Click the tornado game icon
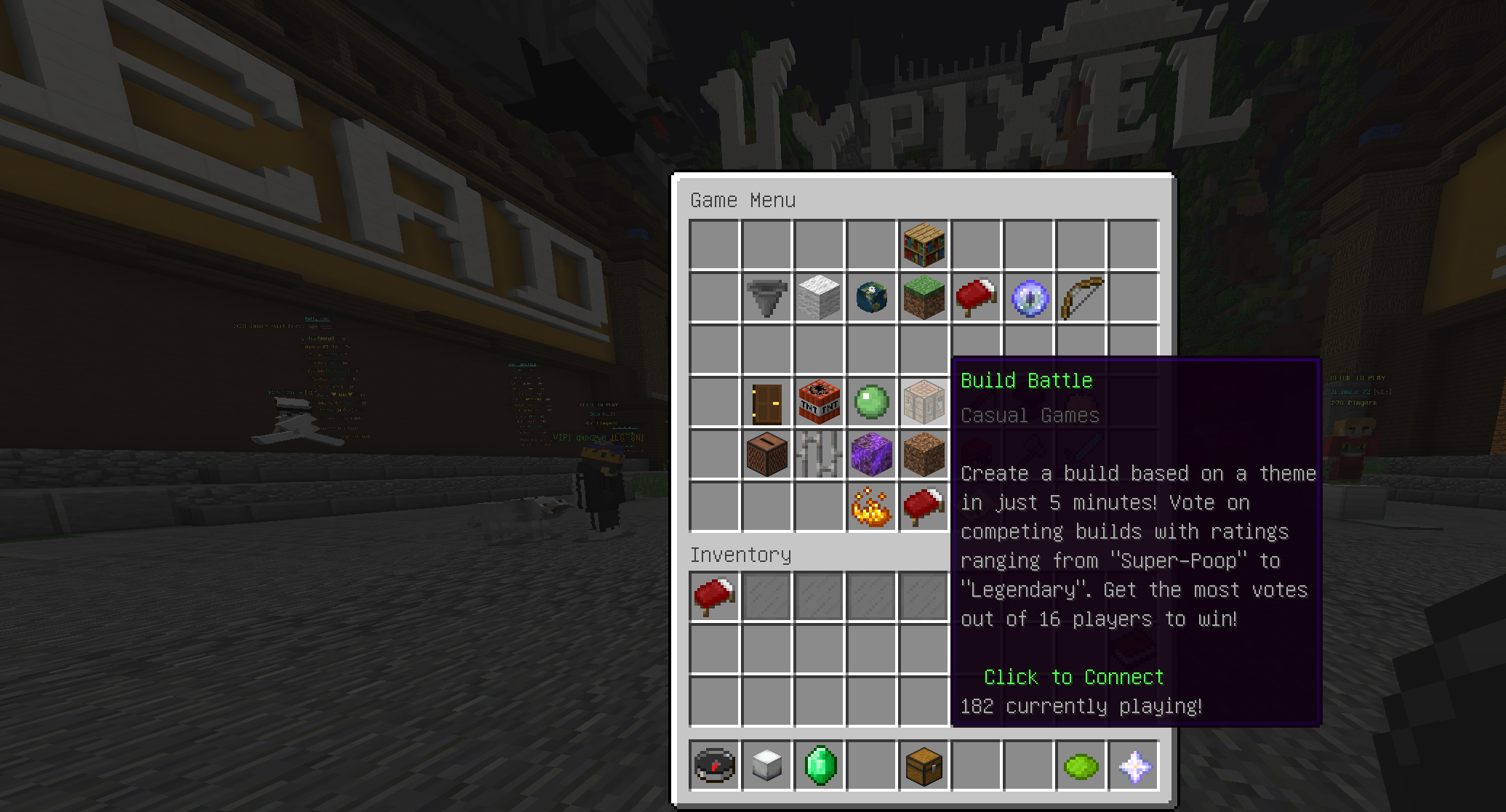The width and height of the screenshot is (1506, 812). click(x=766, y=297)
